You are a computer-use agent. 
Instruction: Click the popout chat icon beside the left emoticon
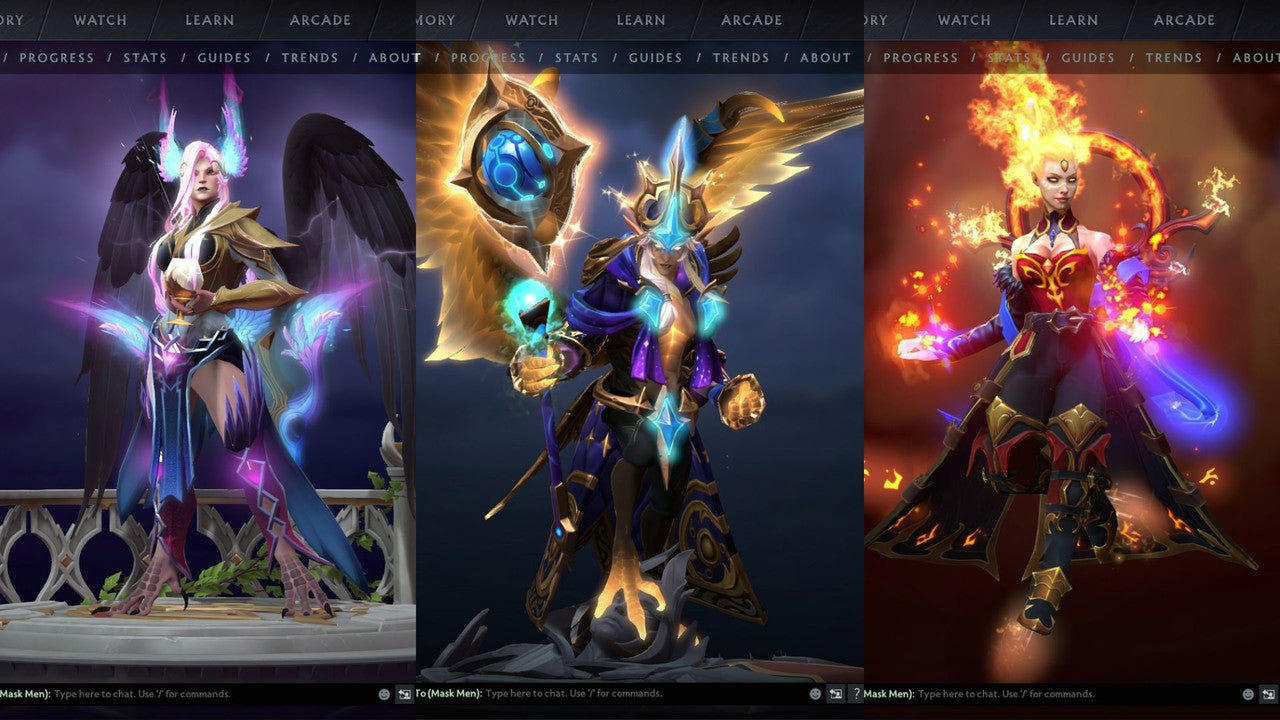coord(404,693)
